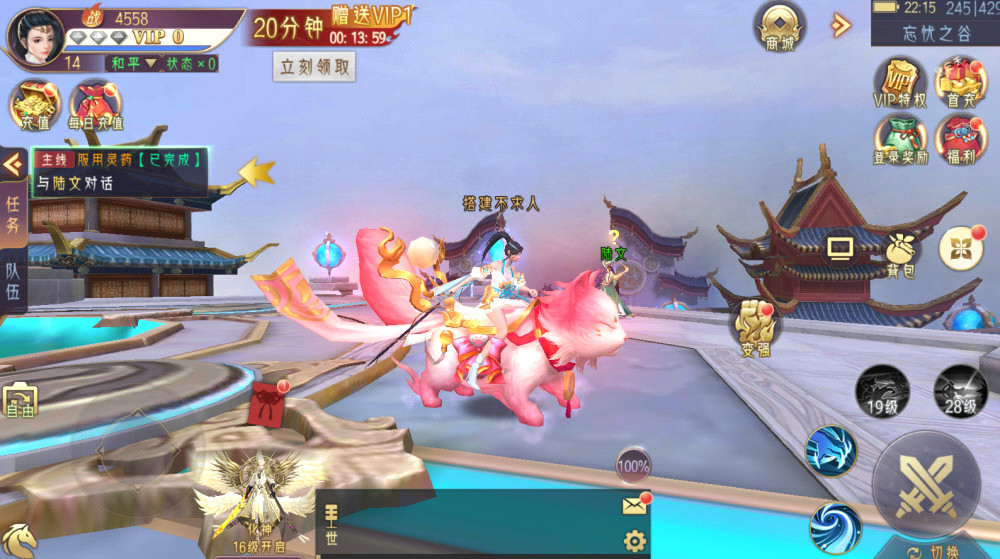The width and height of the screenshot is (1000, 559).
Task: Attack with the crossed swords button
Action: tap(925, 485)
